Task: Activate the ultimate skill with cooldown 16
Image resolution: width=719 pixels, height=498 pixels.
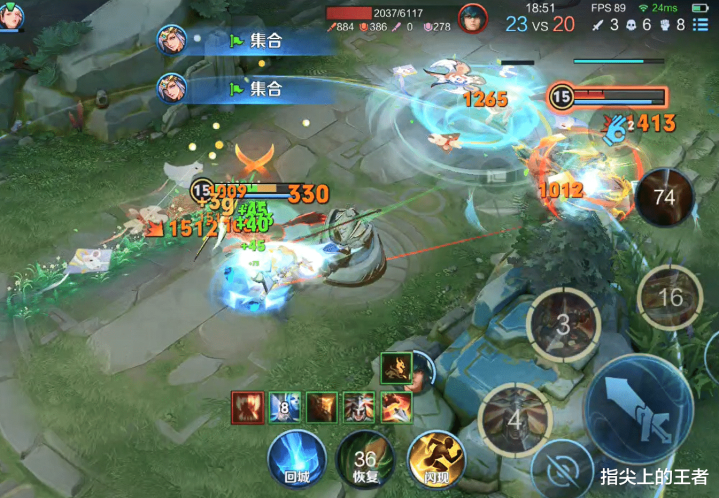Action: [x=671, y=298]
